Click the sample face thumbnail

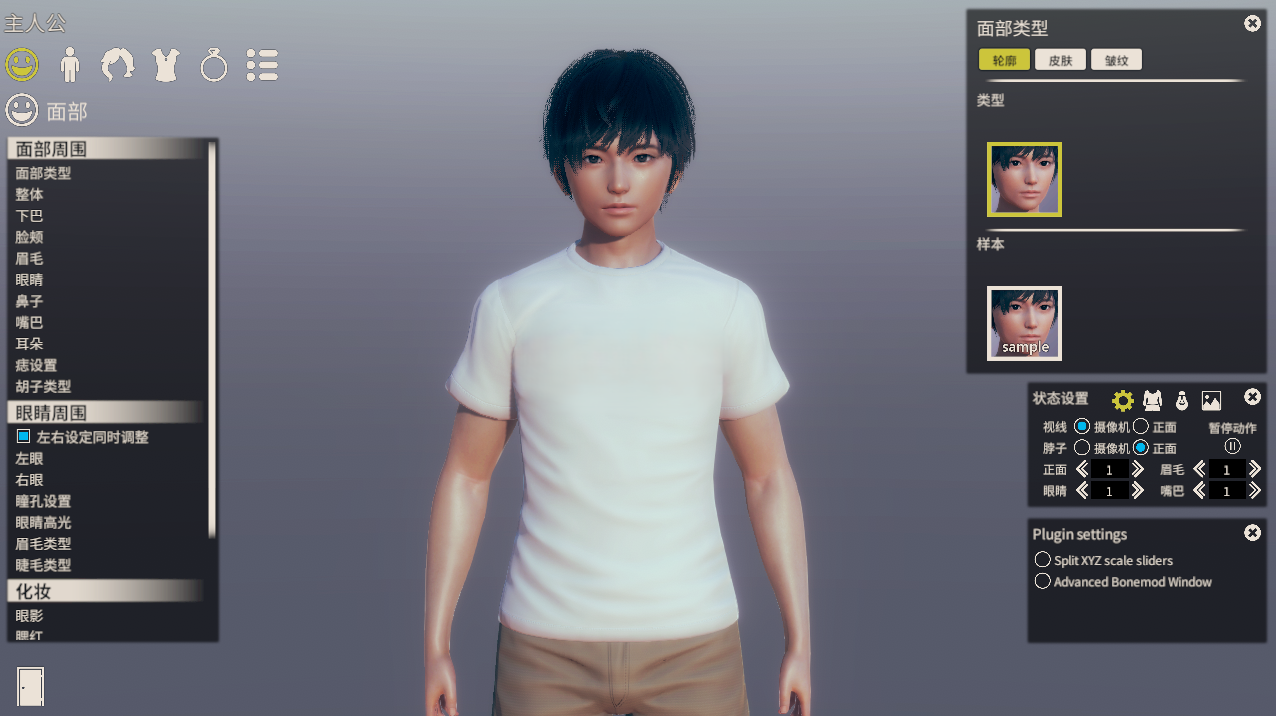coord(1024,323)
